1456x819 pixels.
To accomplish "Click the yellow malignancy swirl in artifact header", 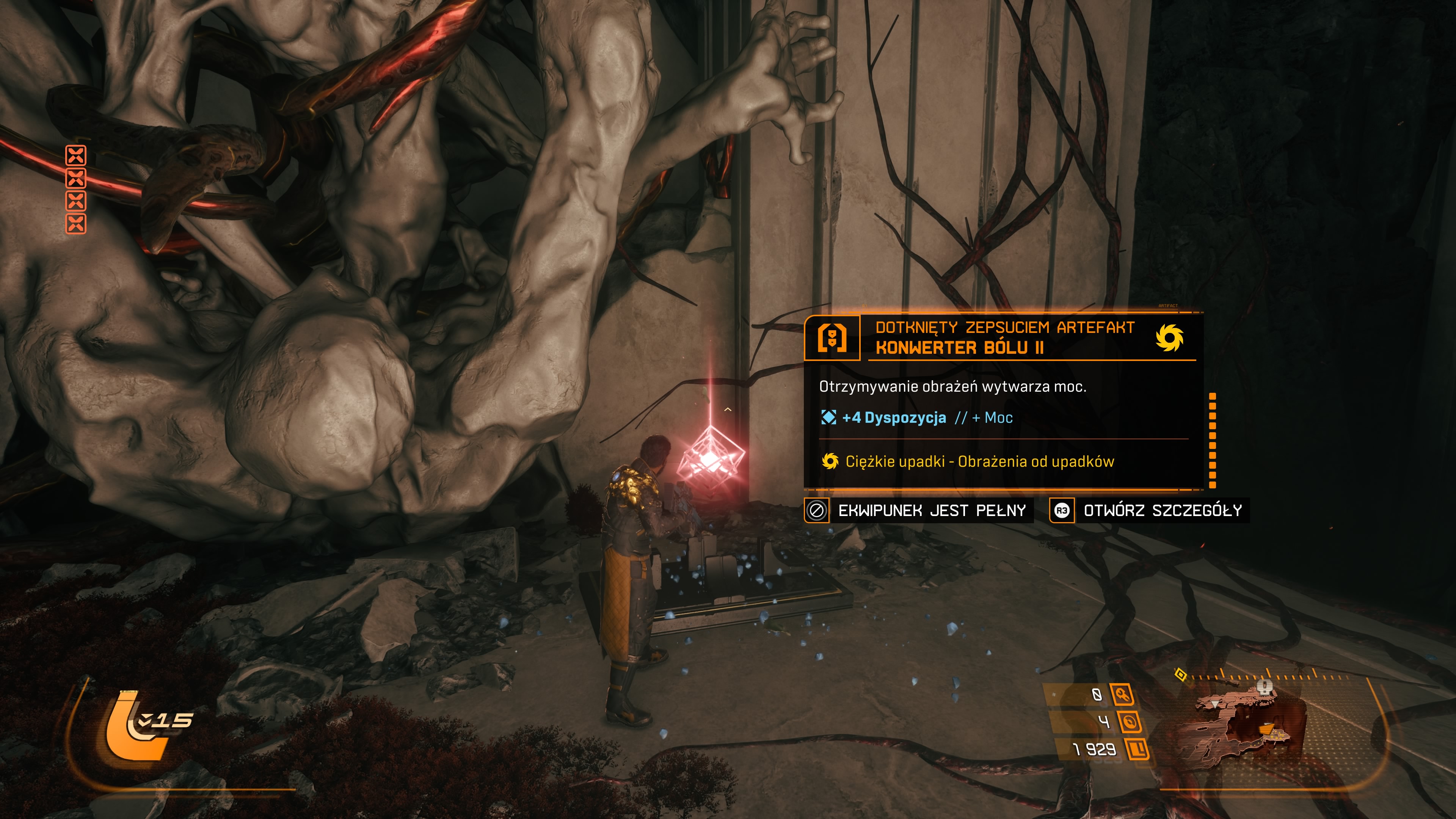I will point(1169,338).
